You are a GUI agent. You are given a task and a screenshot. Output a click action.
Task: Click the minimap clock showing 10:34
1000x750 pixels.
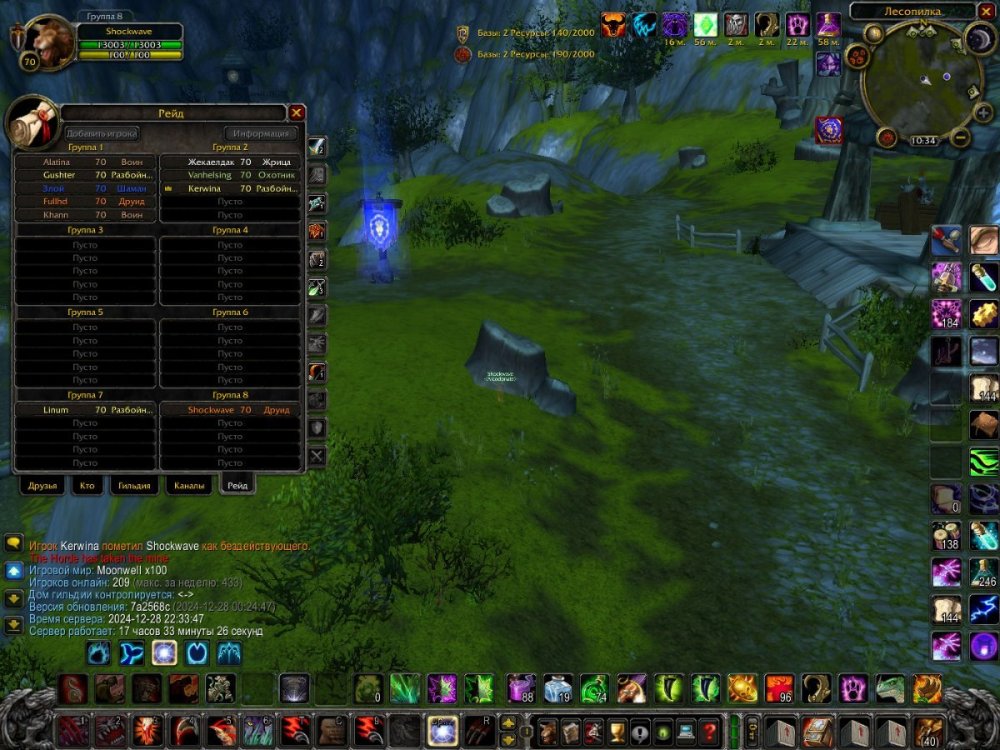(923, 141)
